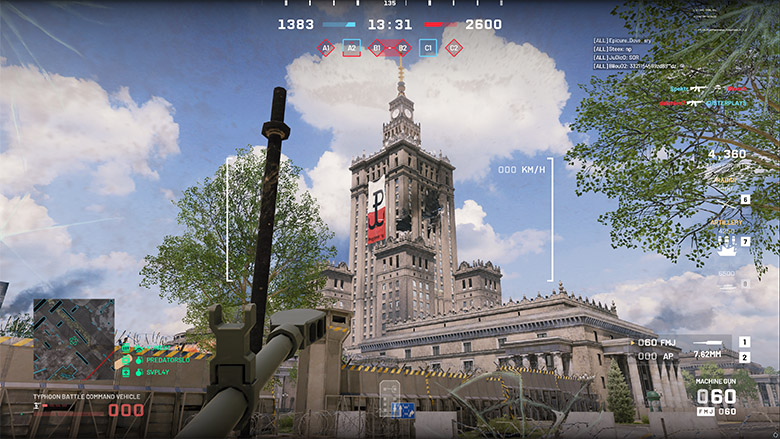The height and width of the screenshot is (439, 780).
Task: Select the A2 objective marker
Action: (x=351, y=47)
